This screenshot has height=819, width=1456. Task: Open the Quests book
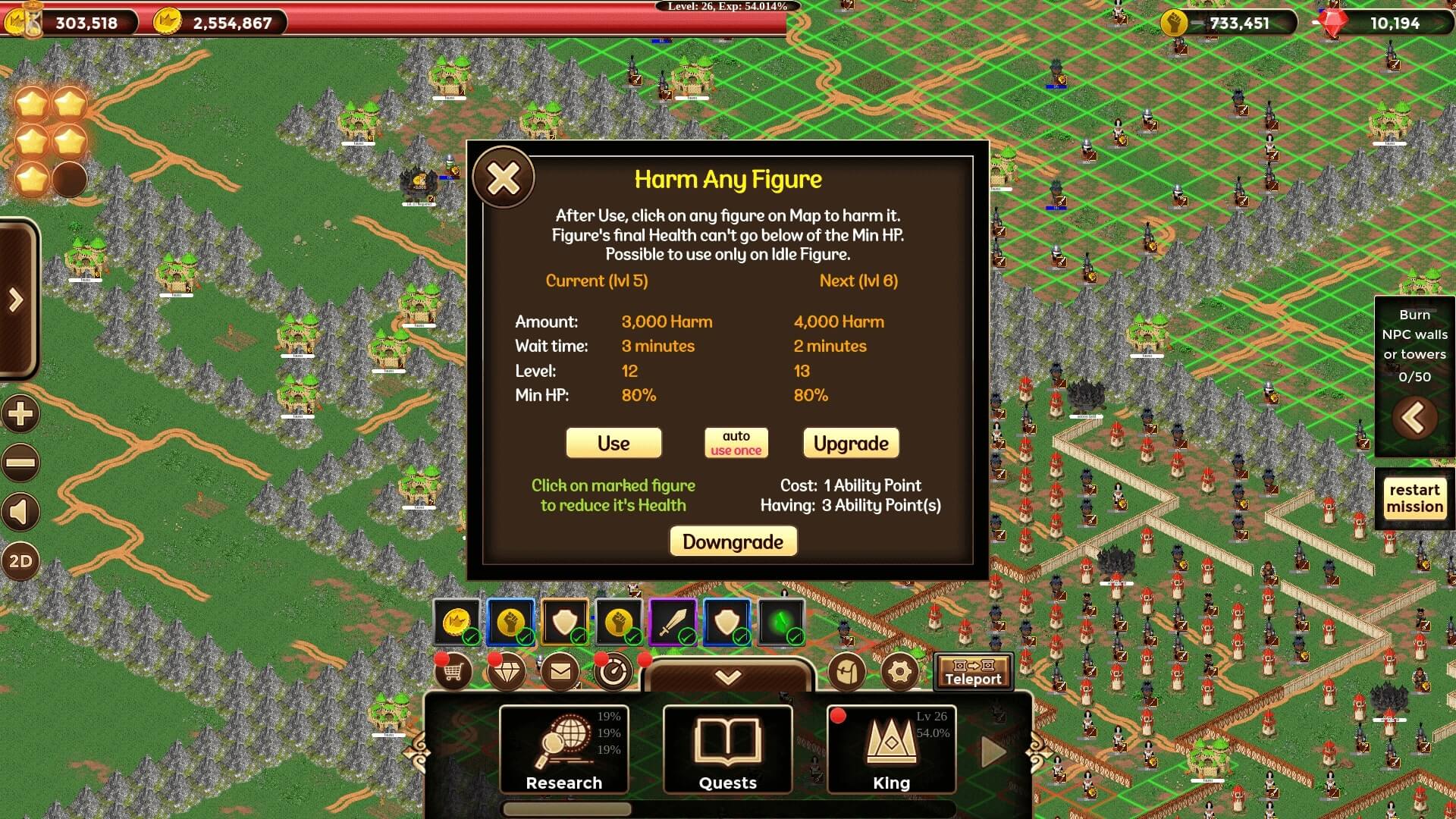click(x=728, y=749)
